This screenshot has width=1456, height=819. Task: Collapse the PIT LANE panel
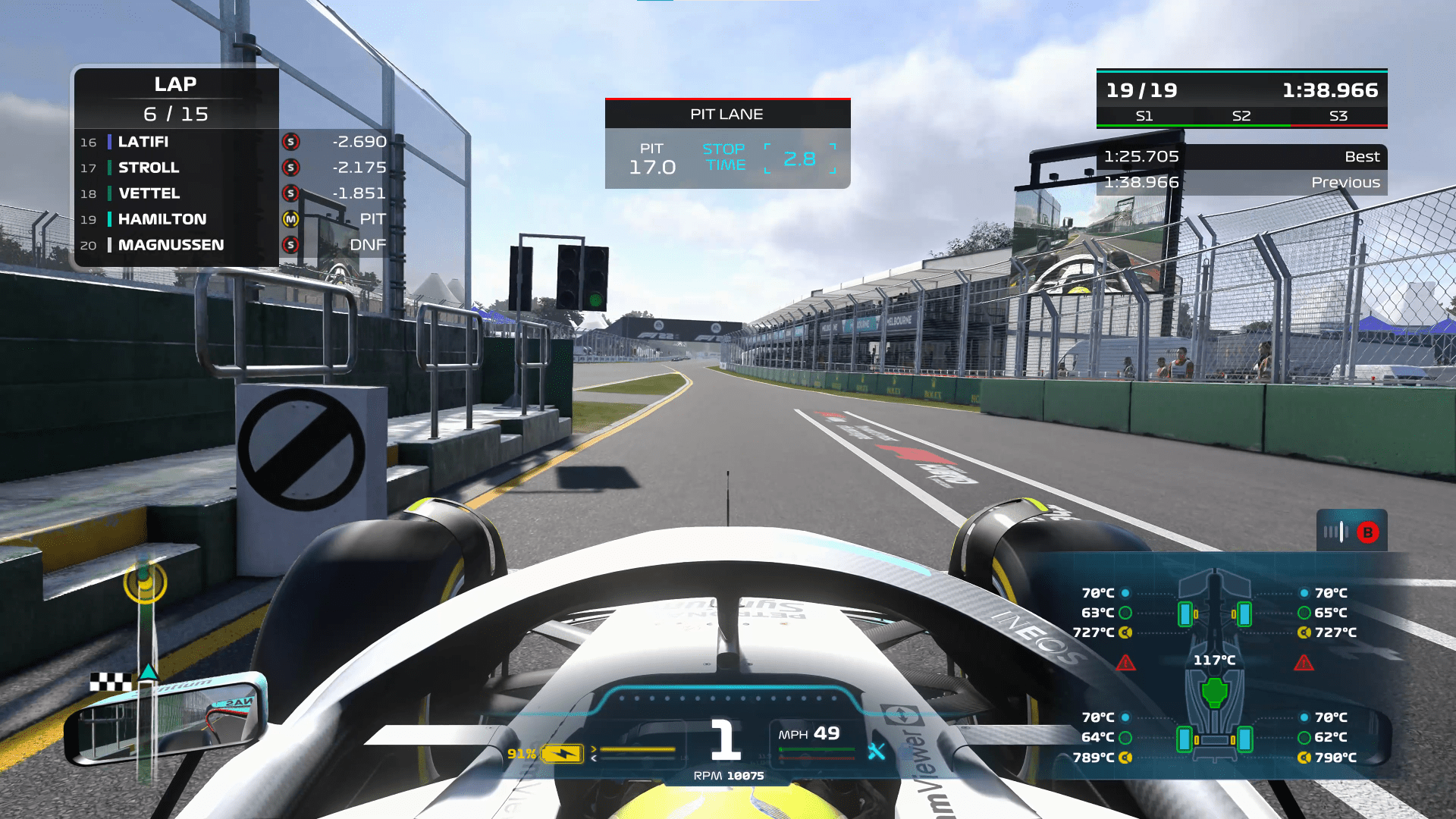click(726, 114)
